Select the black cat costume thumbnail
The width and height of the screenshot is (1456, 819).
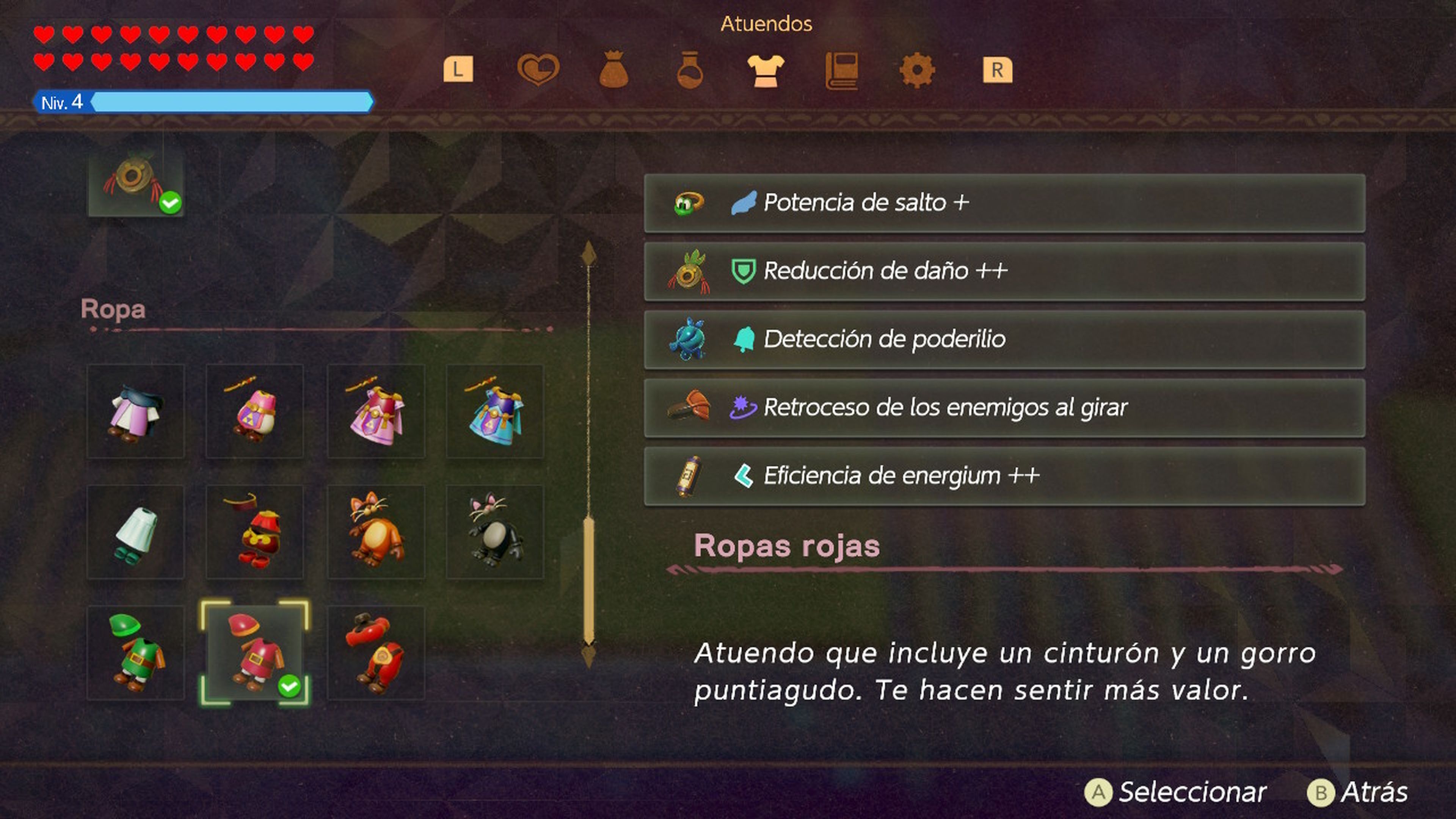(496, 531)
